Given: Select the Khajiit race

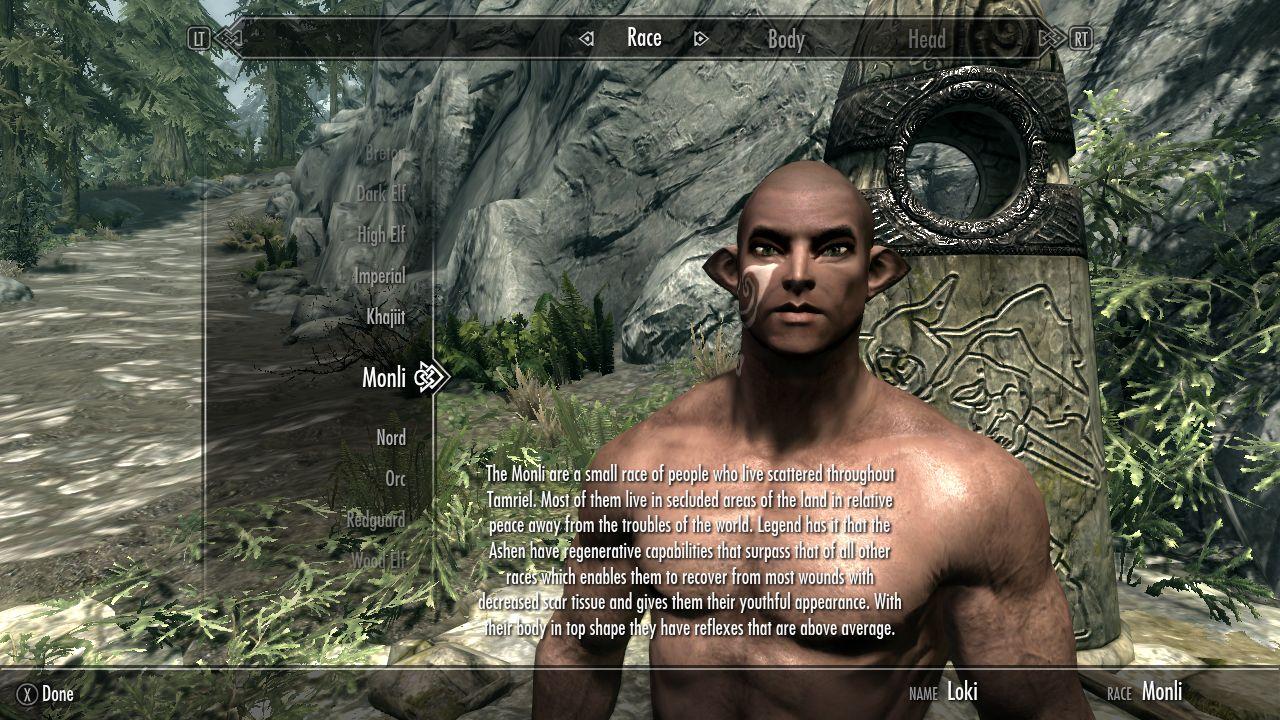Looking at the screenshot, I should (385, 317).
